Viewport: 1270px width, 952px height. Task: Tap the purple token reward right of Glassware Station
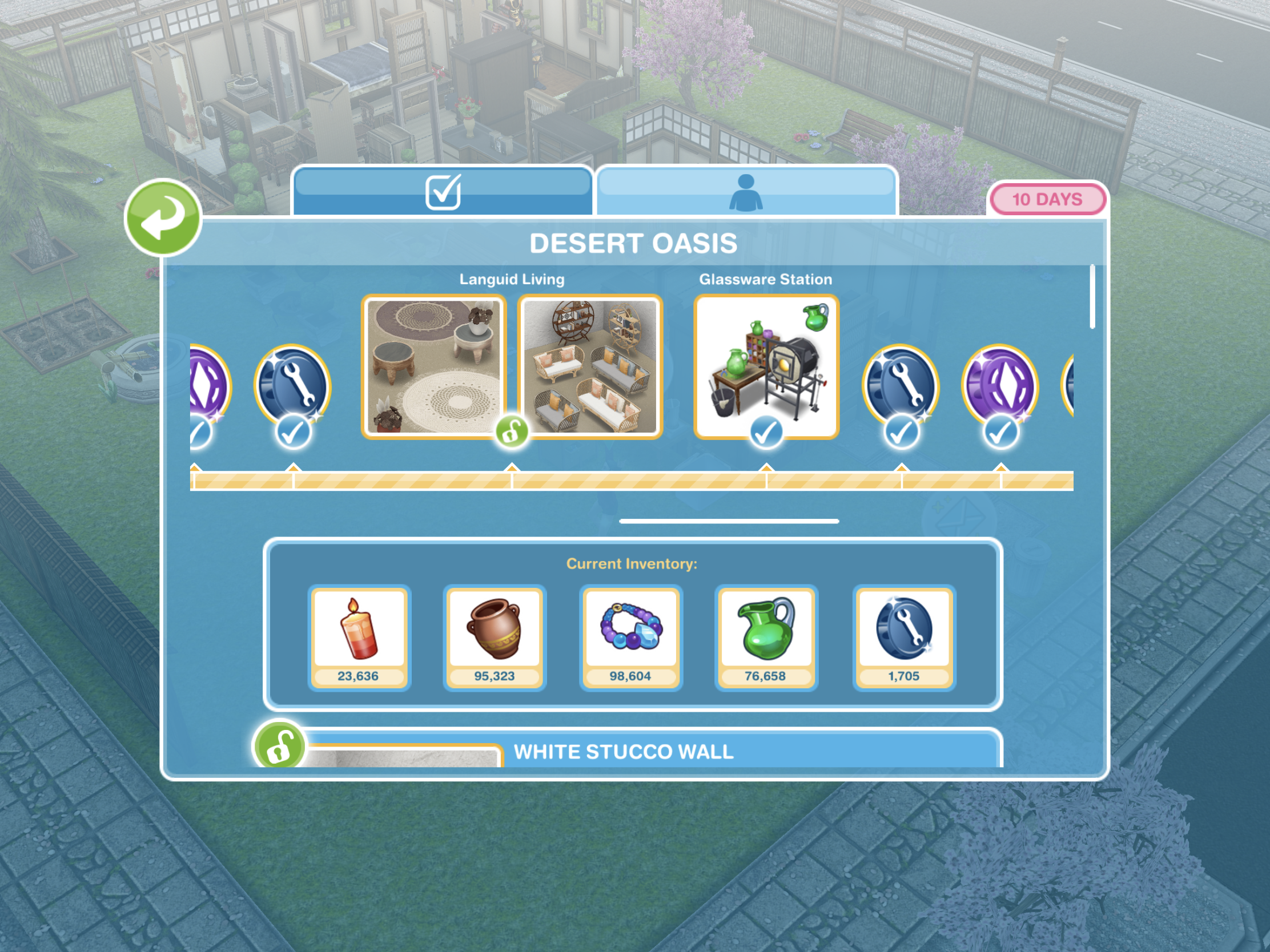[1000, 386]
